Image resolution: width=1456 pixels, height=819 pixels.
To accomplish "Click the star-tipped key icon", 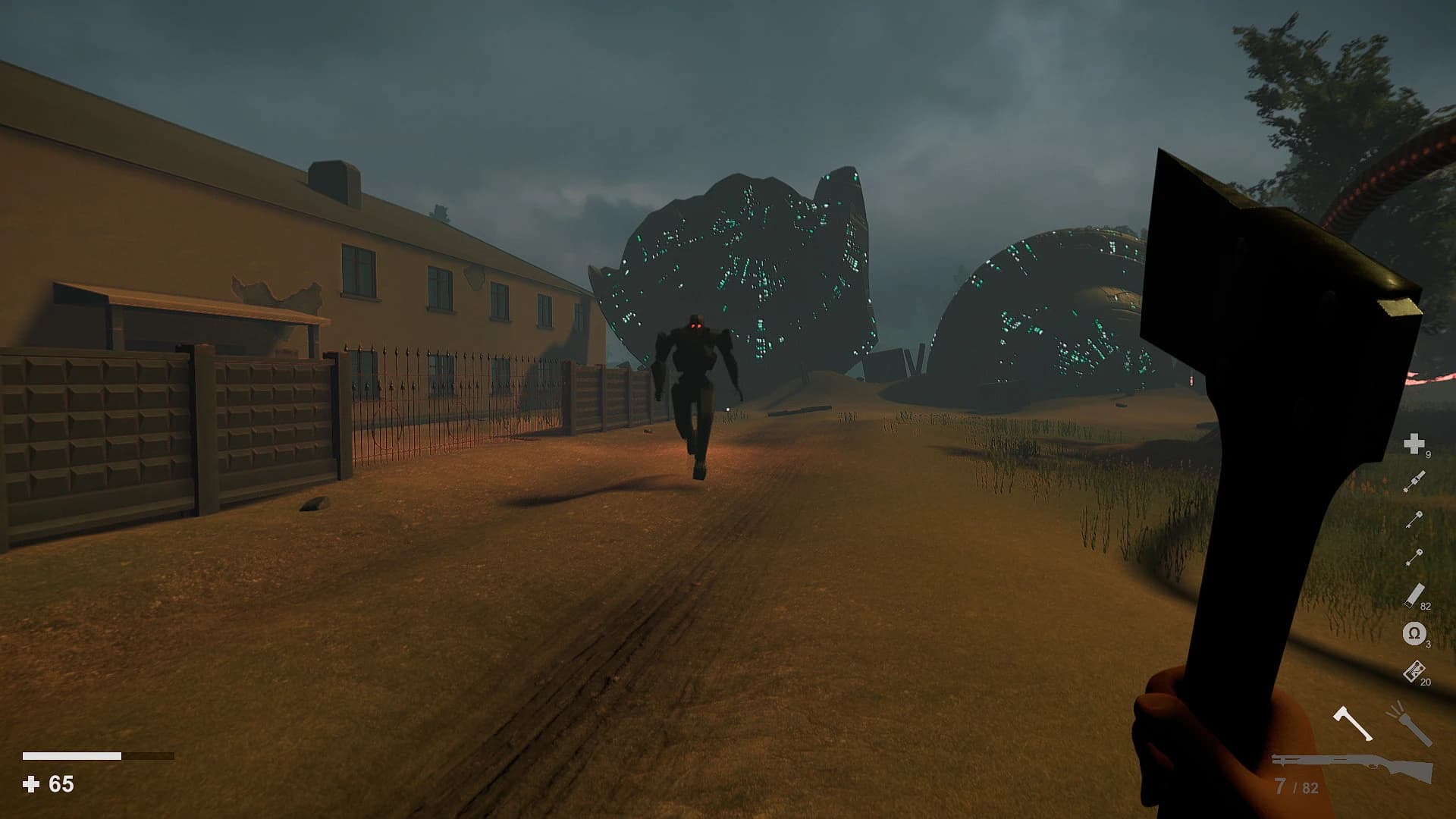I will coord(1414,556).
